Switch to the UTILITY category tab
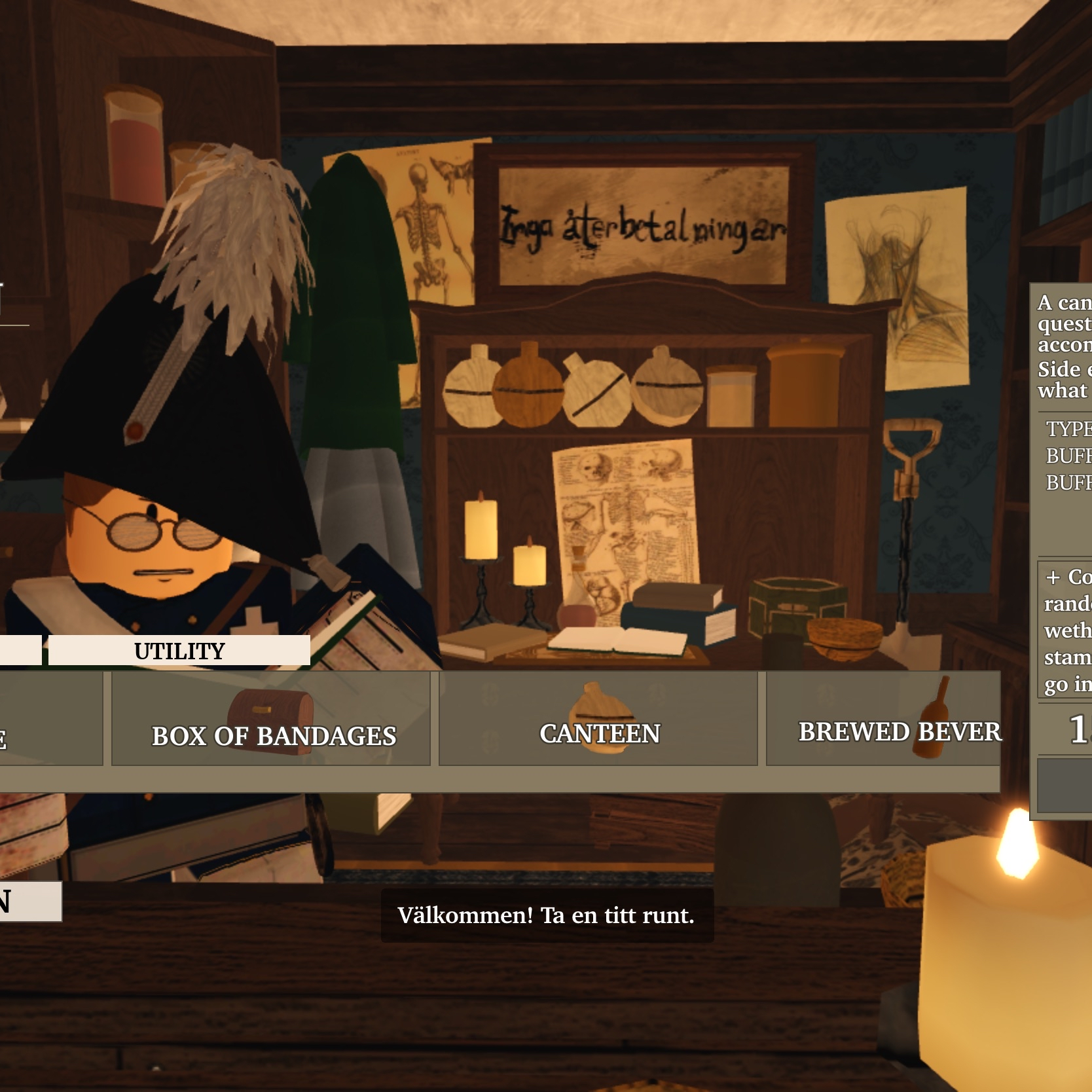The image size is (1092, 1092). click(x=179, y=651)
